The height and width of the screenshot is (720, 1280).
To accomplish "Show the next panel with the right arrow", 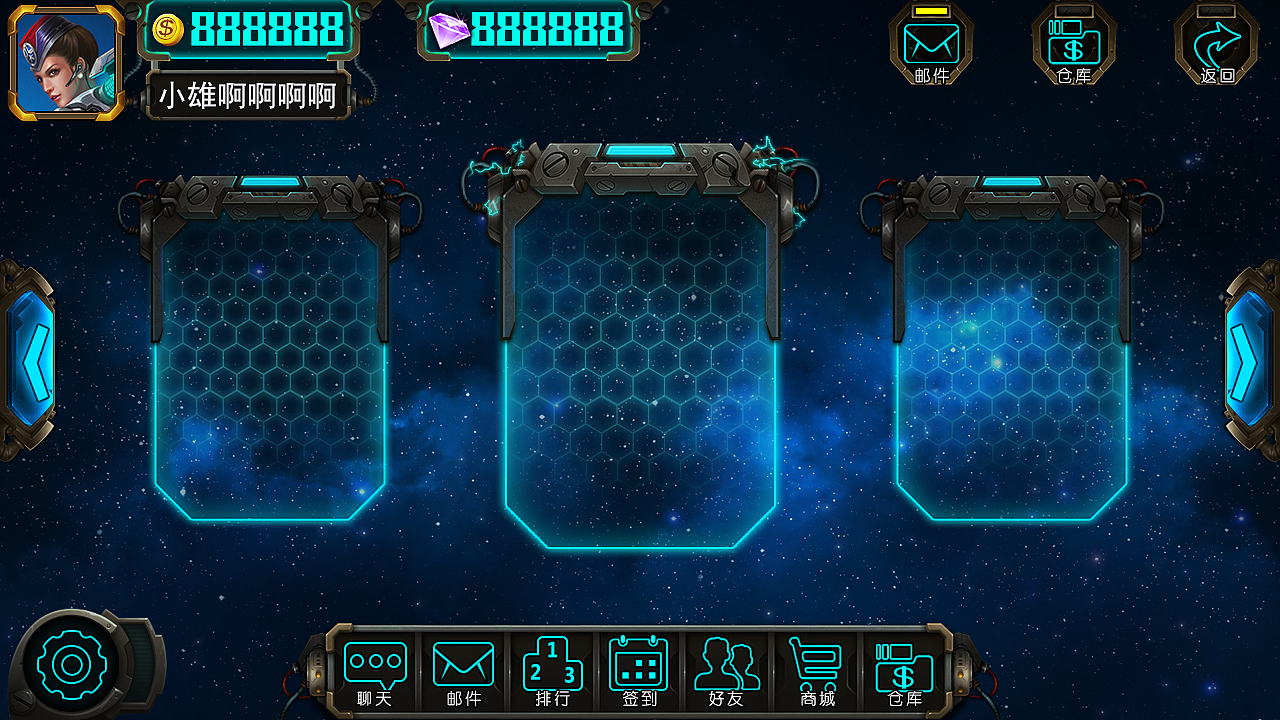I will 1249,360.
